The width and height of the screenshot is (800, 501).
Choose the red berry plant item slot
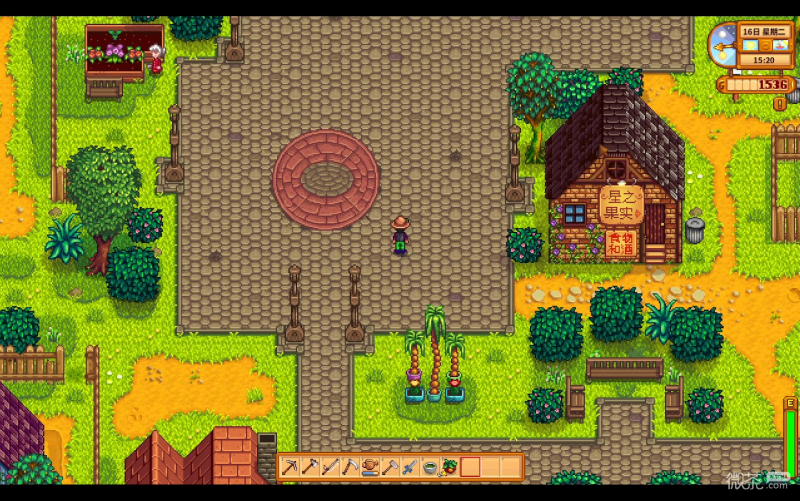(450, 466)
